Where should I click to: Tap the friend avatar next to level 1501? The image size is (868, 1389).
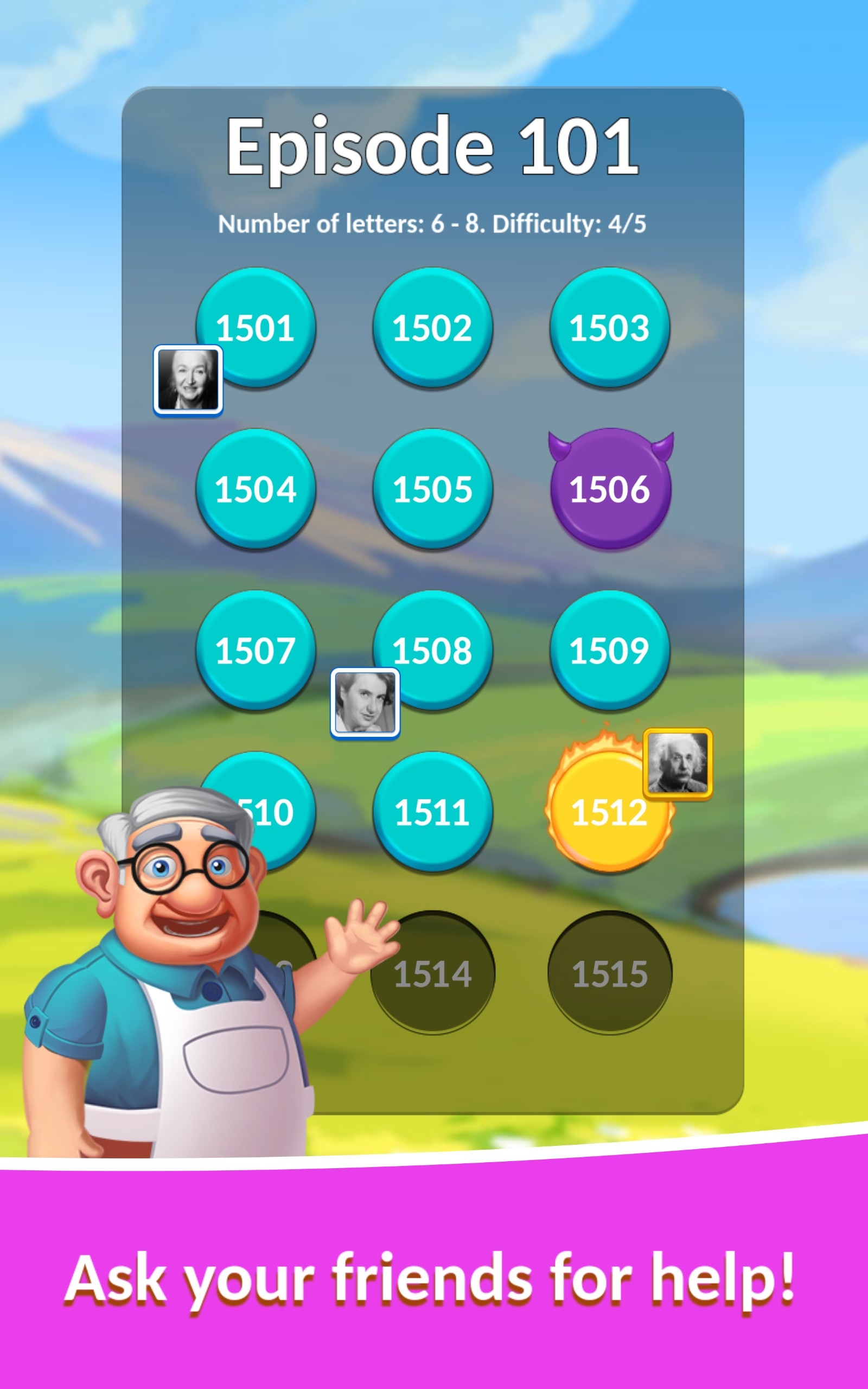click(188, 380)
